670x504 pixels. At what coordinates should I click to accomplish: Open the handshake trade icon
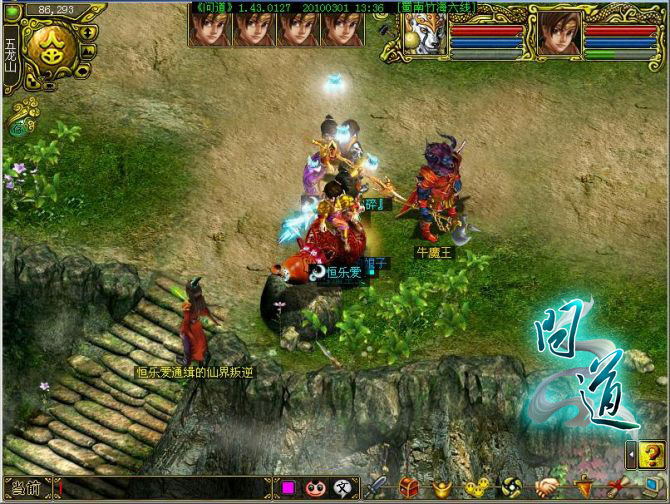pyautogui.click(x=549, y=489)
